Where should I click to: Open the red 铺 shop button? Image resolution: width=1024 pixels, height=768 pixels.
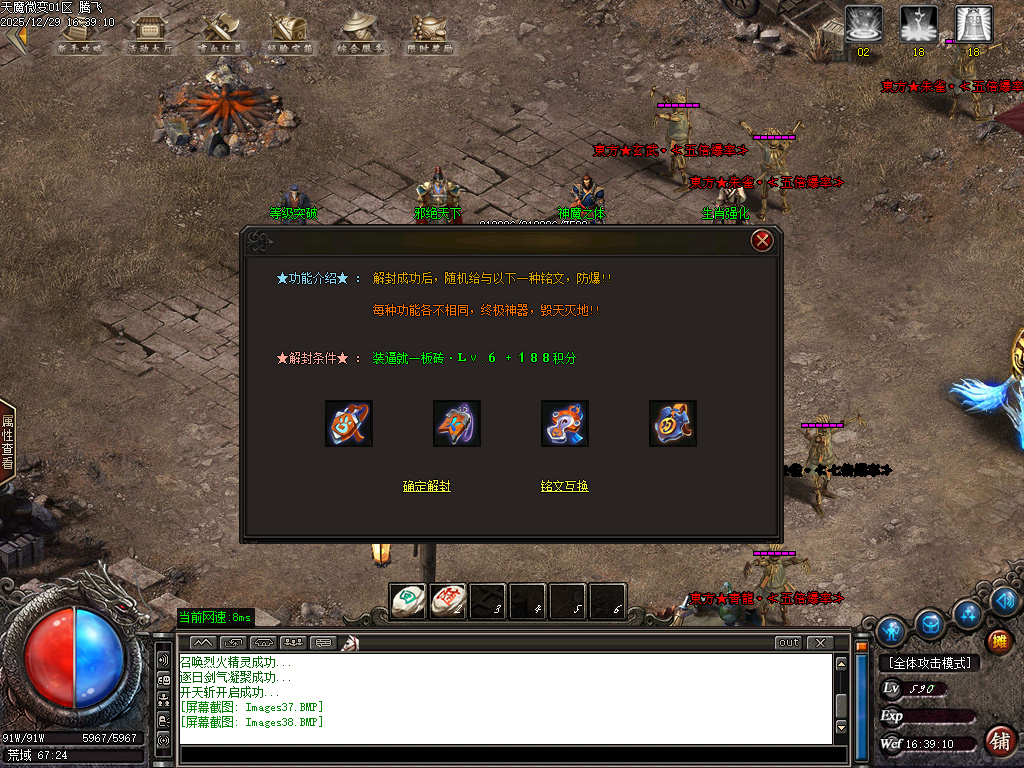998,741
